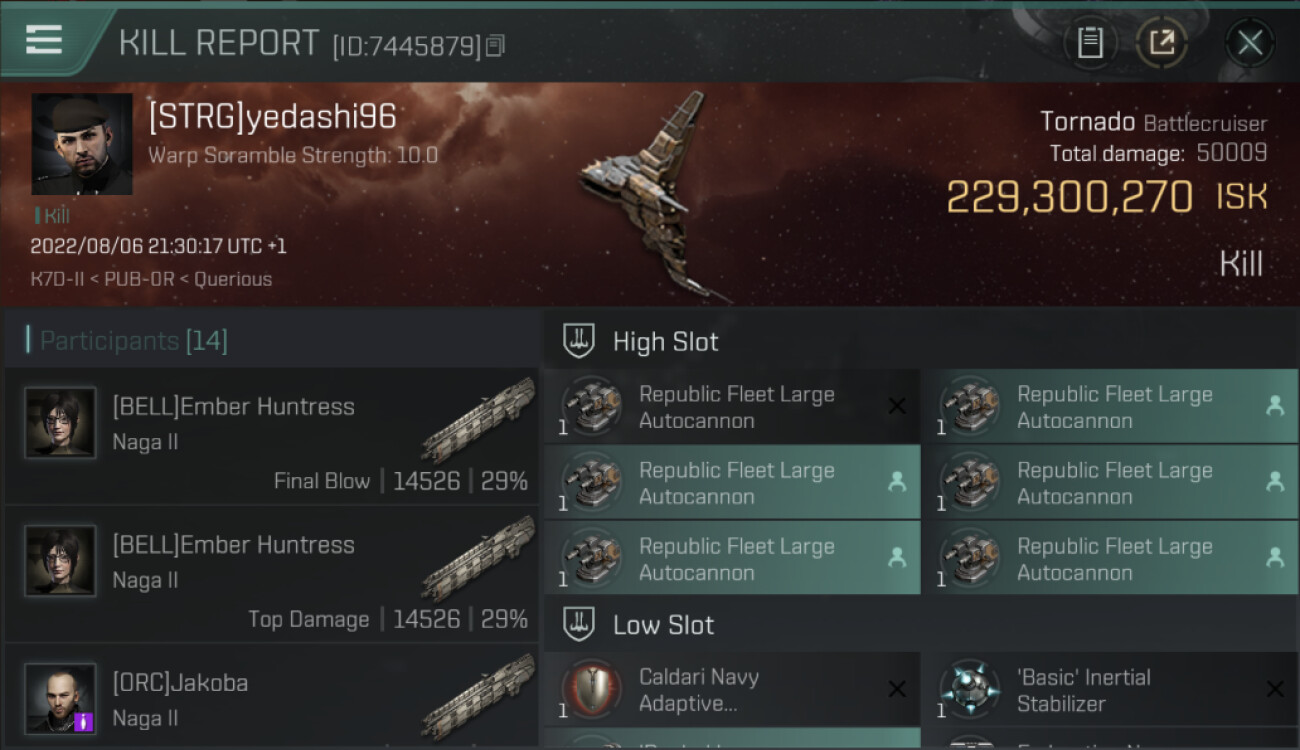Image resolution: width=1300 pixels, height=750 pixels.
Task: View yedashi96's character portrait
Action: (82, 144)
